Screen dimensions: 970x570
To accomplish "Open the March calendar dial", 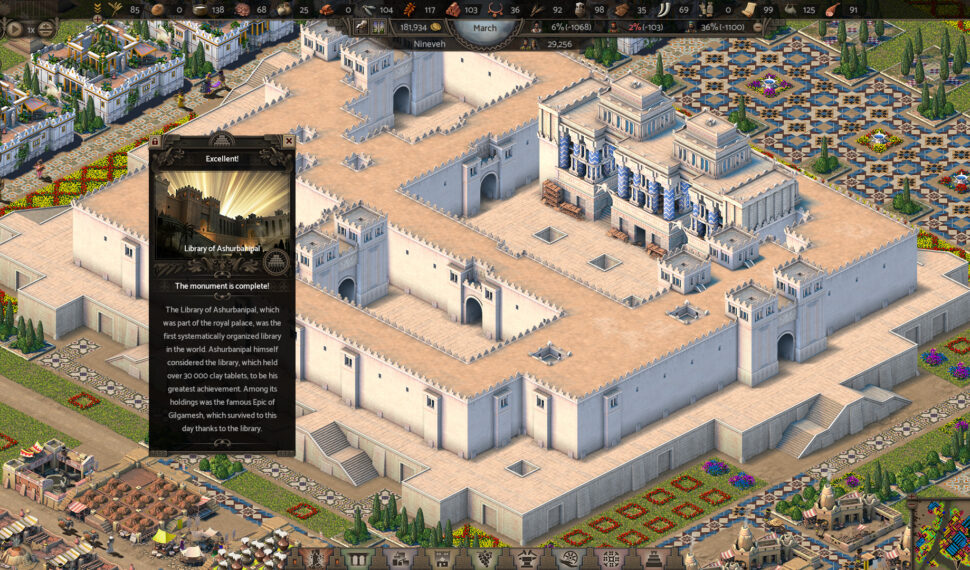I will 485,27.
